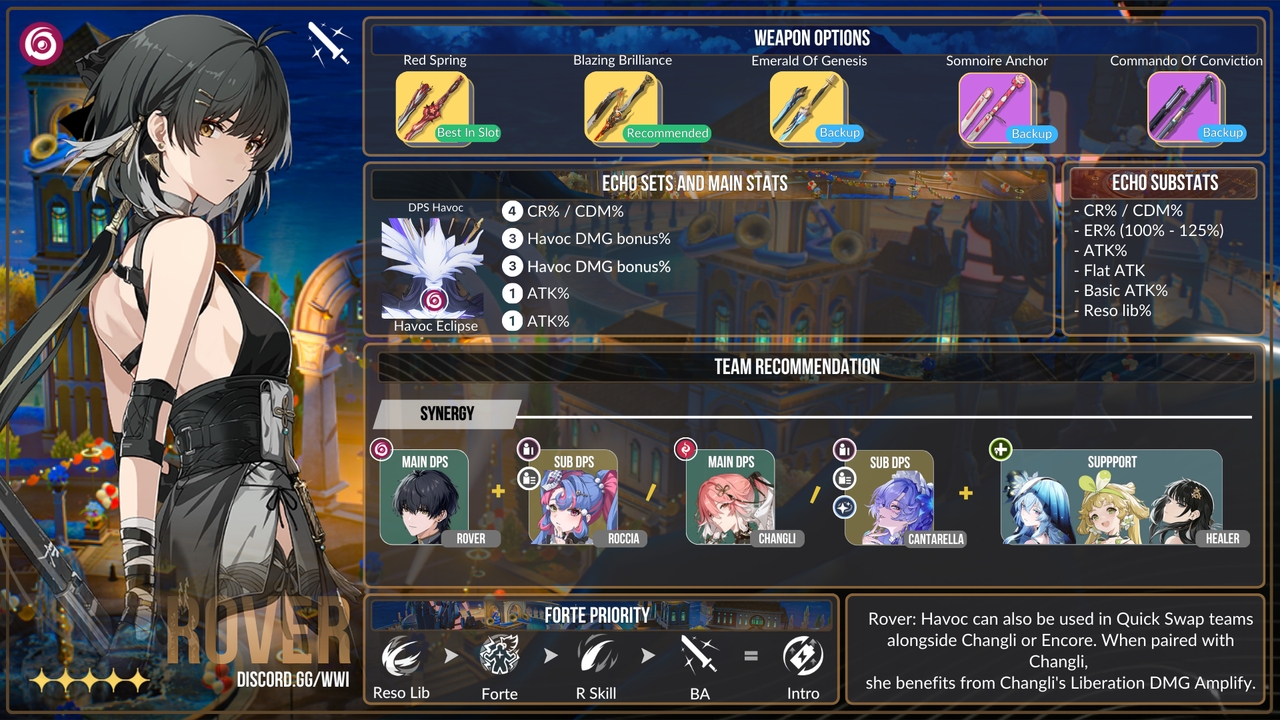
Task: Select the Somnoire Anchor weapon icon
Action: point(997,107)
